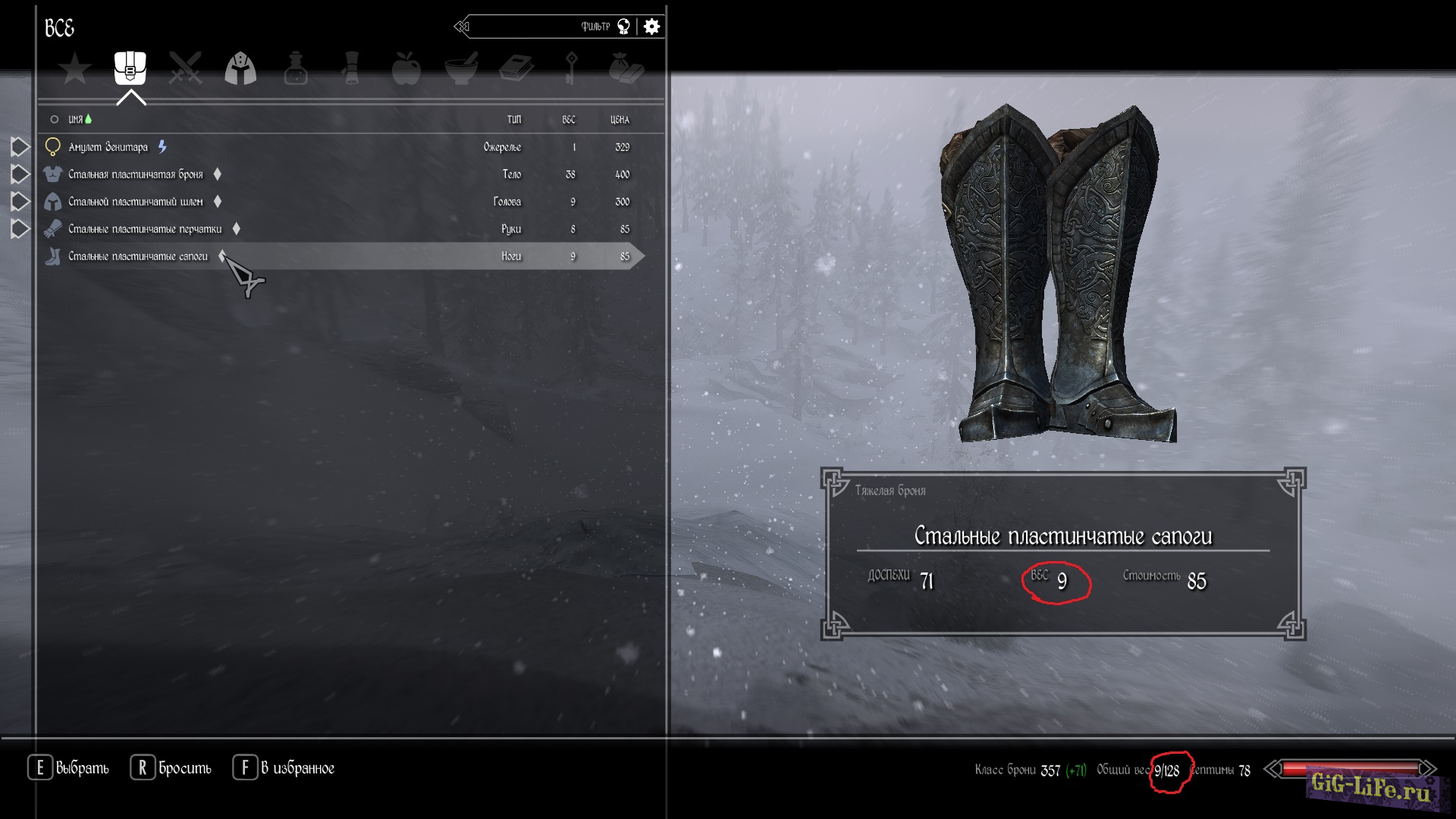Open the ingredients mortar category
1456x819 pixels.
coord(461,68)
